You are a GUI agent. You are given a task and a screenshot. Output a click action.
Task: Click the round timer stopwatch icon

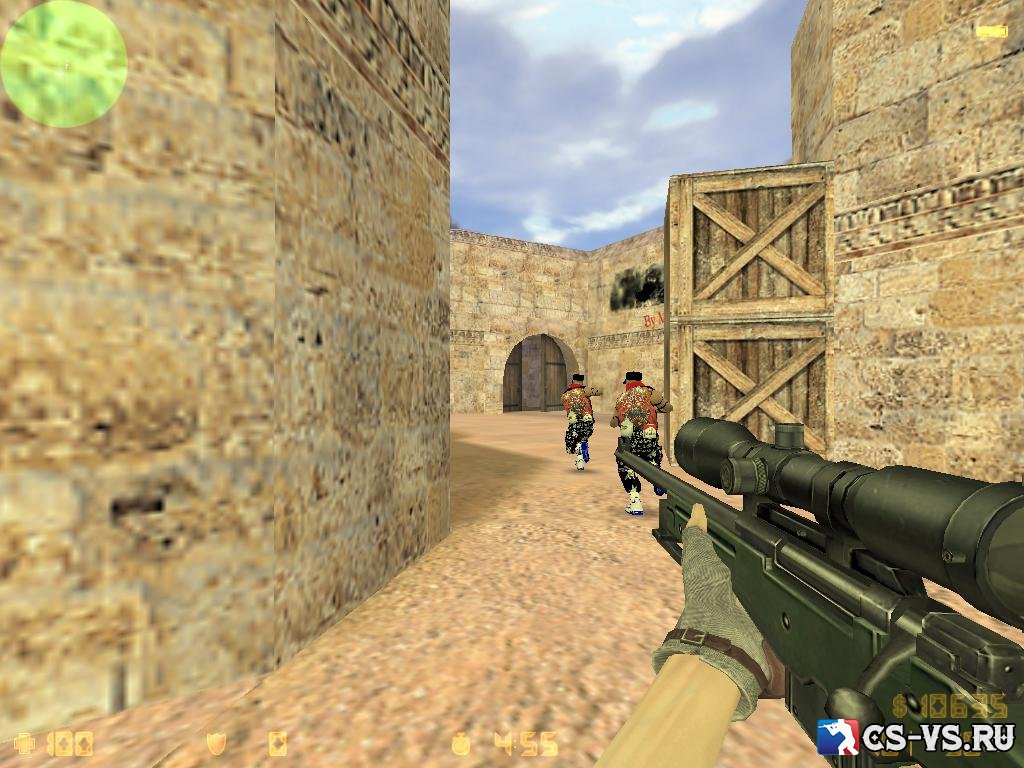[461, 743]
